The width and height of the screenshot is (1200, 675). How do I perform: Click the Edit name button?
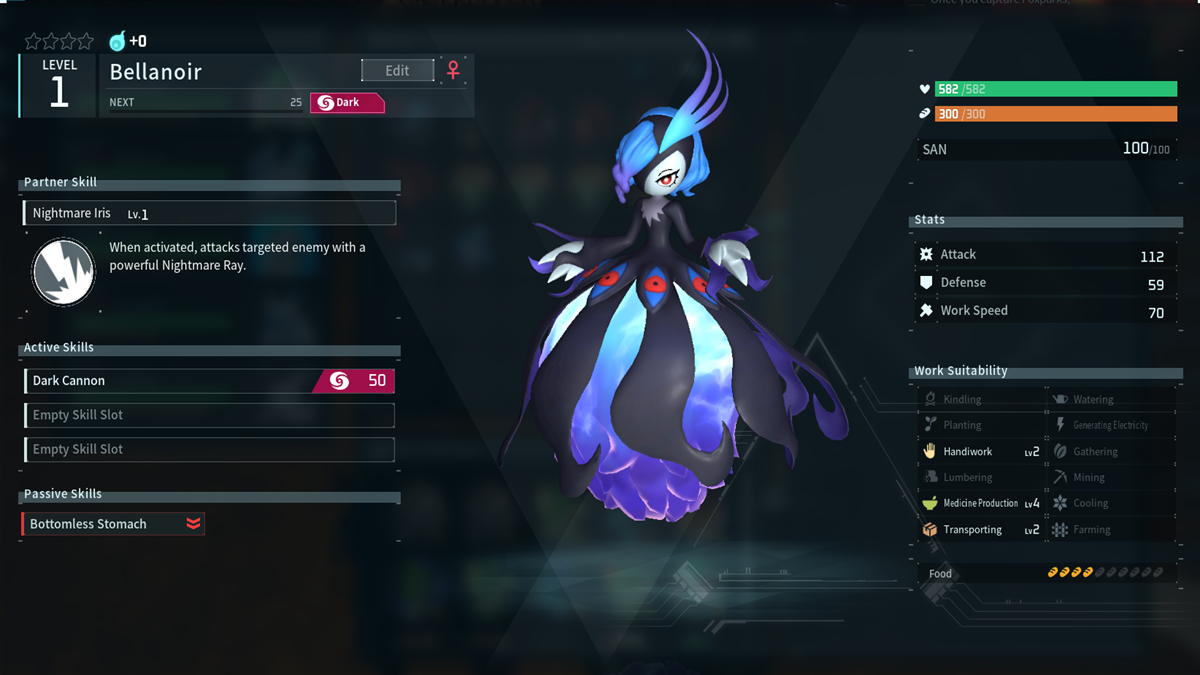[x=397, y=70]
